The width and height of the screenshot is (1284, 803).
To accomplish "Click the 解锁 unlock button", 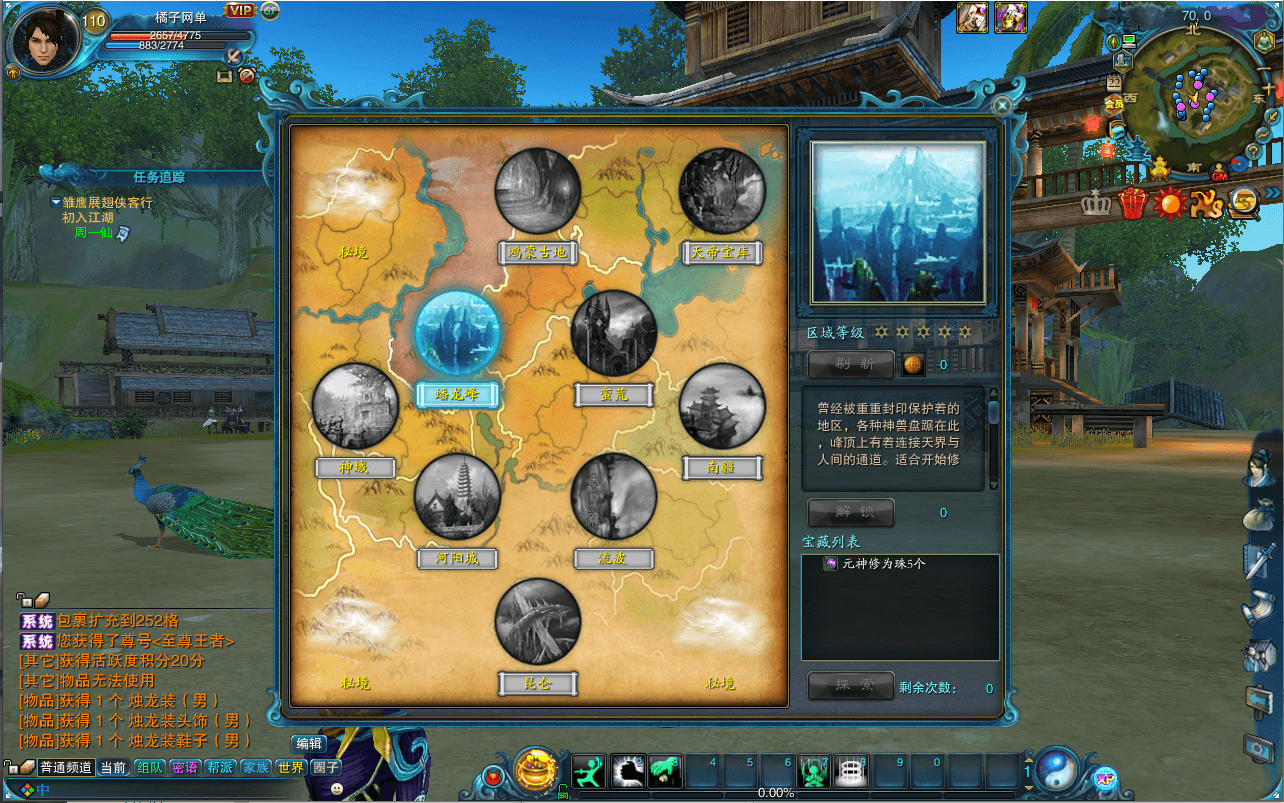I will [x=851, y=513].
